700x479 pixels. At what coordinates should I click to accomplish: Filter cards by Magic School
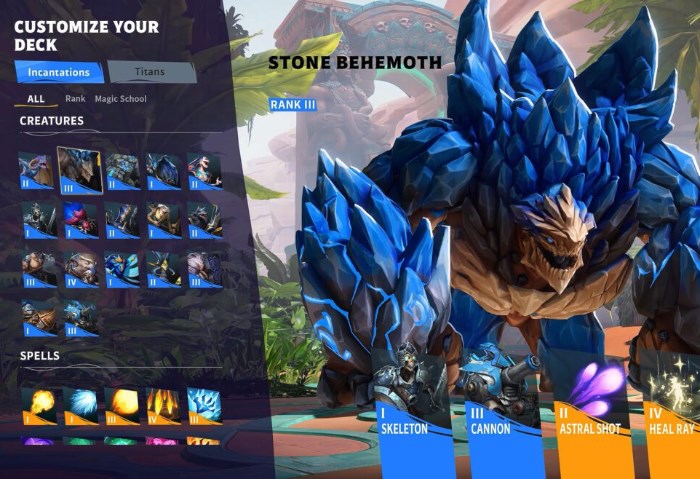point(120,99)
